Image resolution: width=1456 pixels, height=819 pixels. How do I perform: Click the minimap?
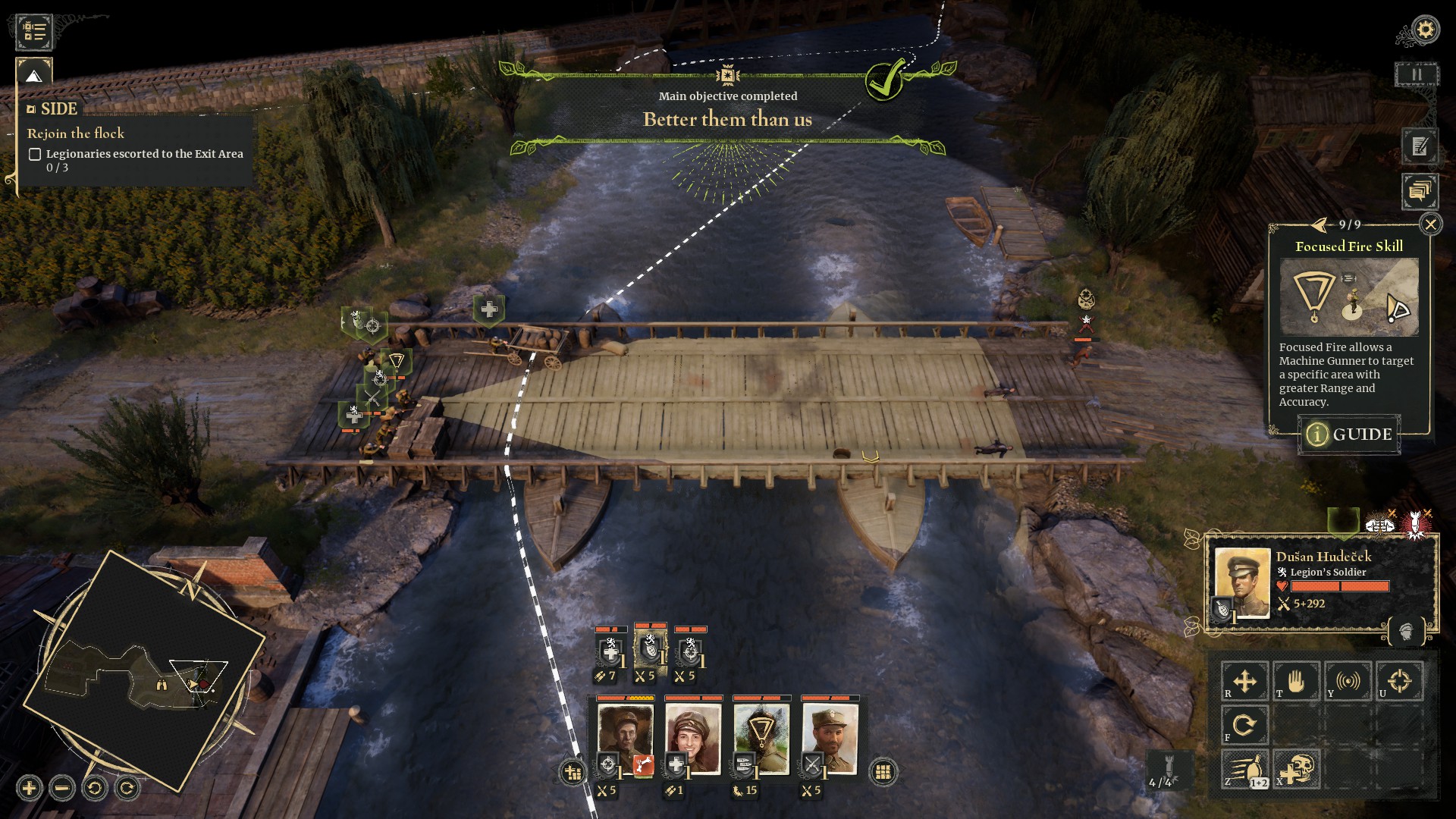pos(144,671)
